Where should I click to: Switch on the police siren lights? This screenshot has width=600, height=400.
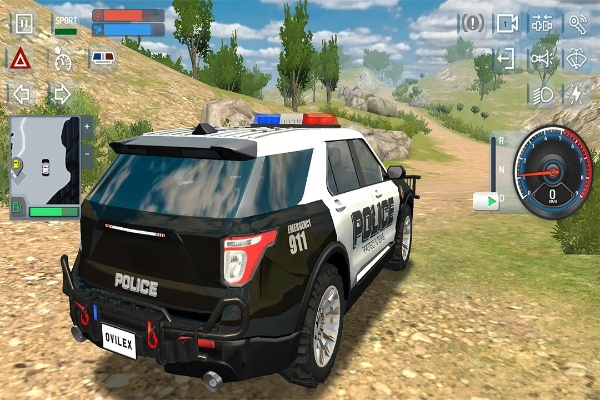click(103, 59)
